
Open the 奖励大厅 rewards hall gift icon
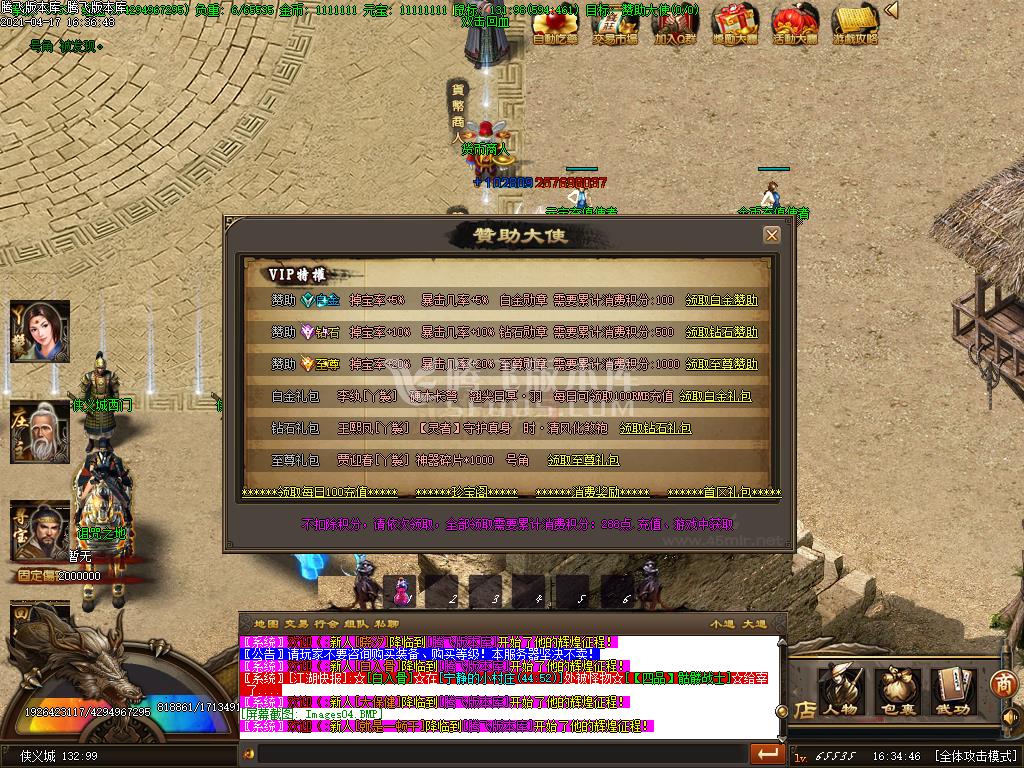coord(735,24)
